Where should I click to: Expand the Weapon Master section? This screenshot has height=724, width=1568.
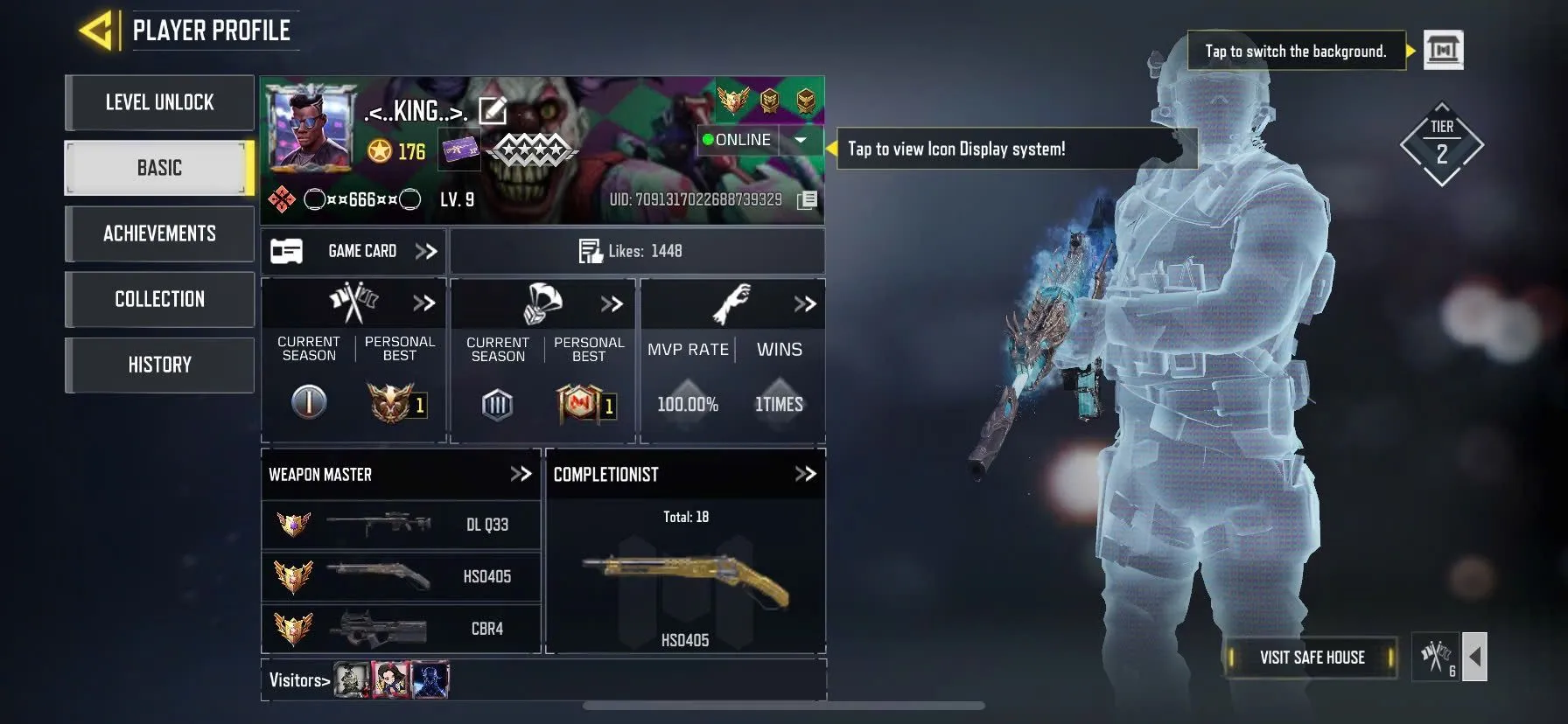(520, 475)
